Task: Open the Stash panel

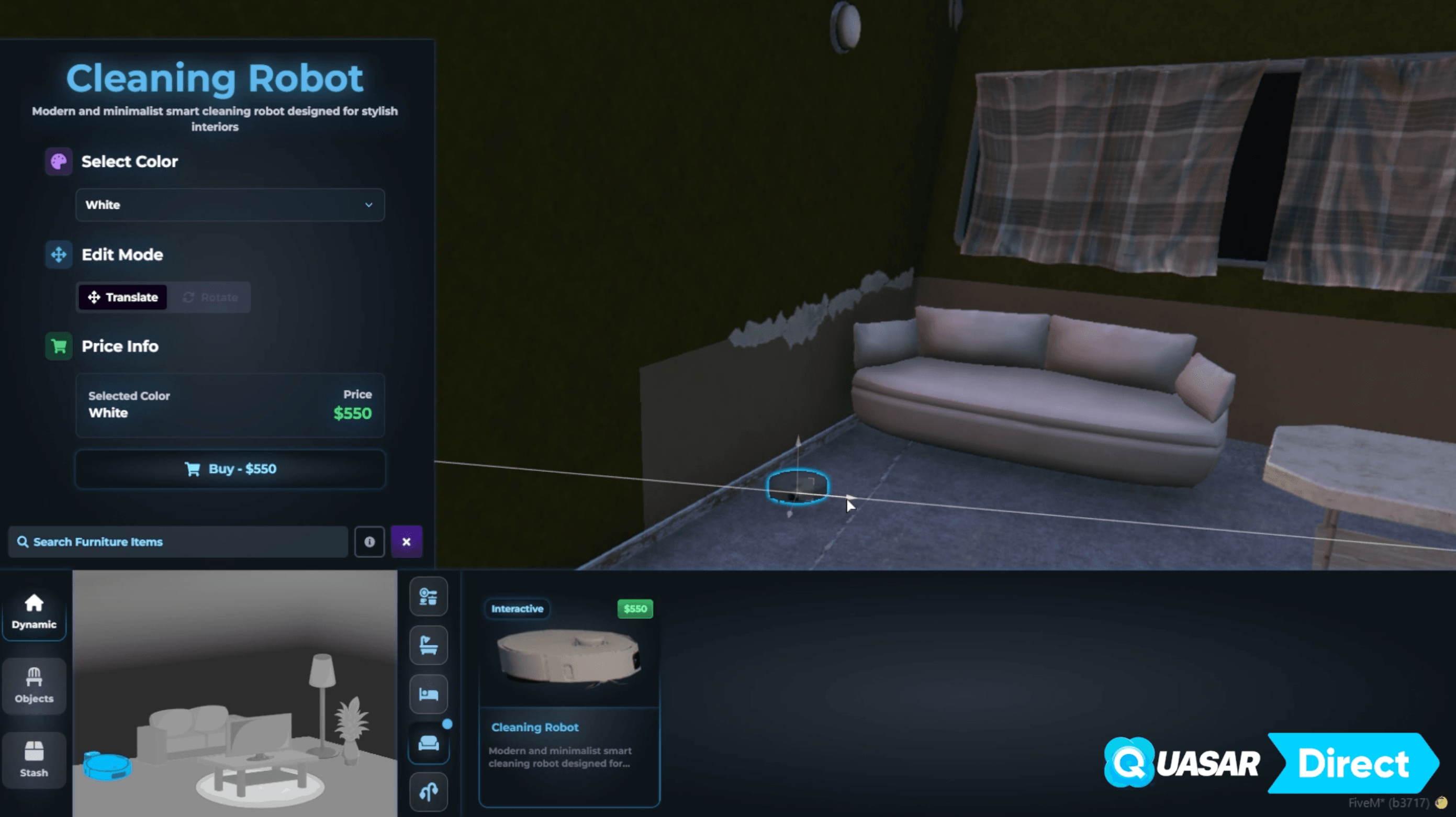Action: [x=34, y=760]
